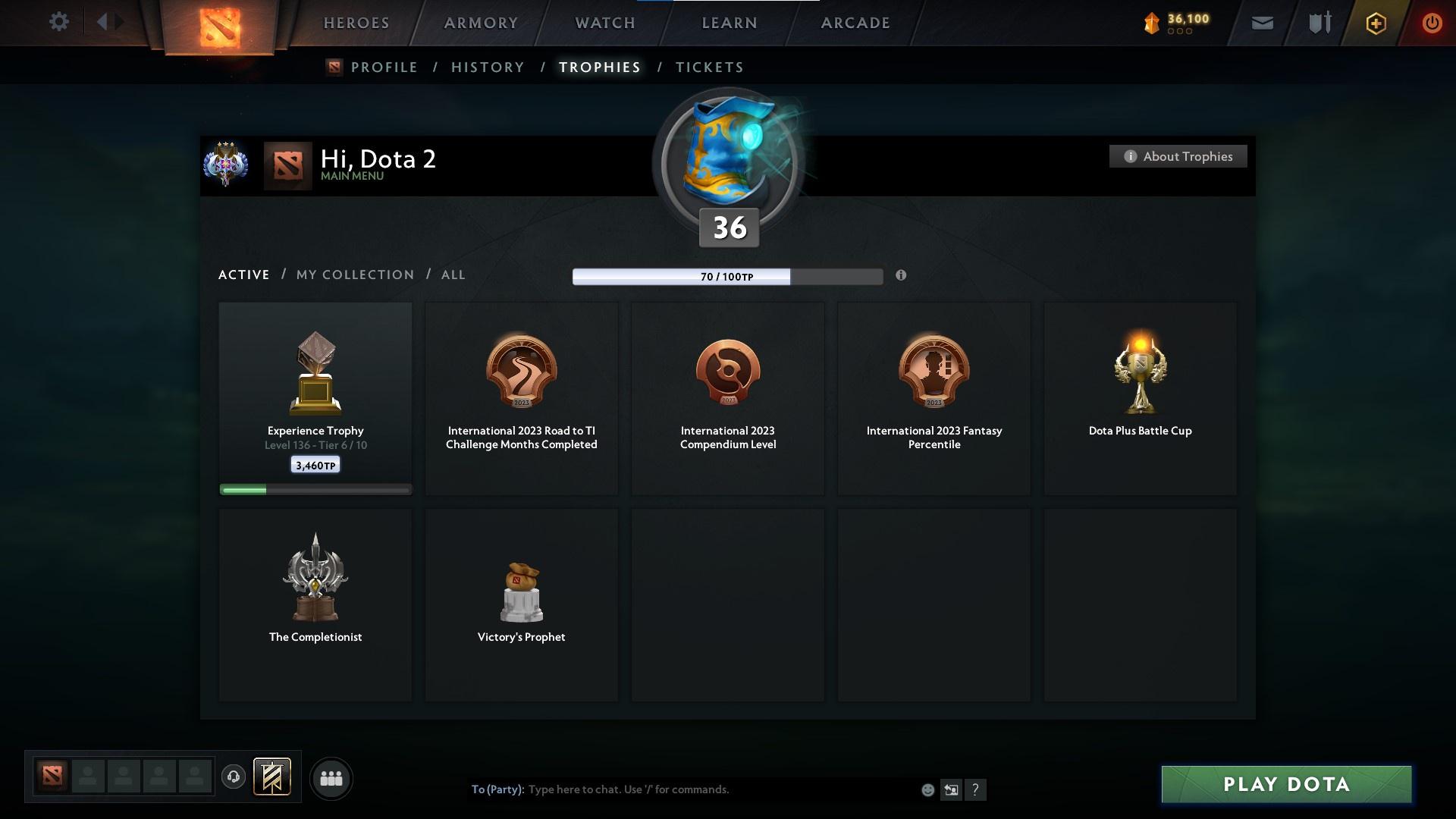Switch to the MY COLLECTION trophy view
The image size is (1456, 819).
(354, 275)
